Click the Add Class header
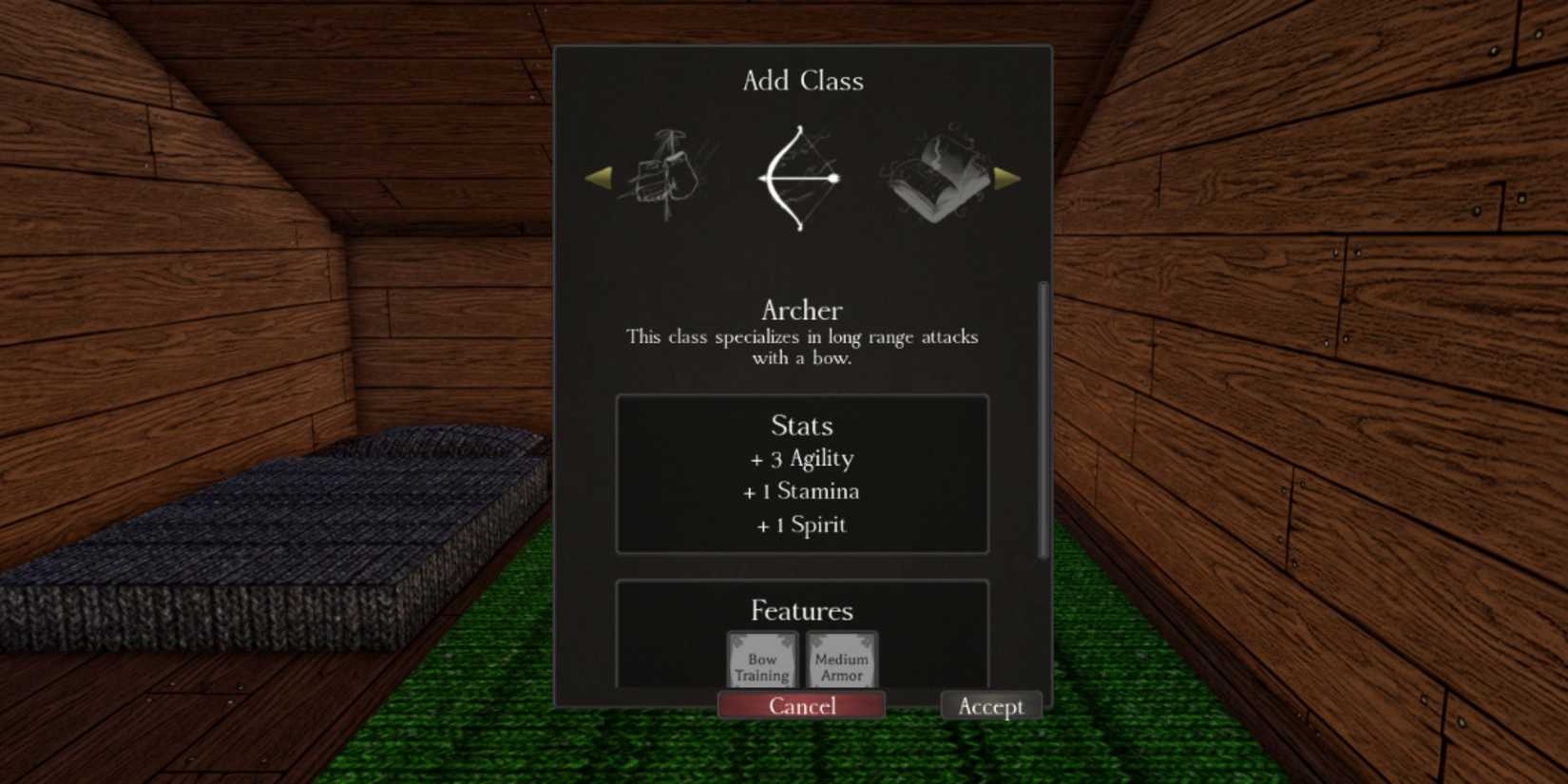The height and width of the screenshot is (784, 1568). [x=803, y=80]
